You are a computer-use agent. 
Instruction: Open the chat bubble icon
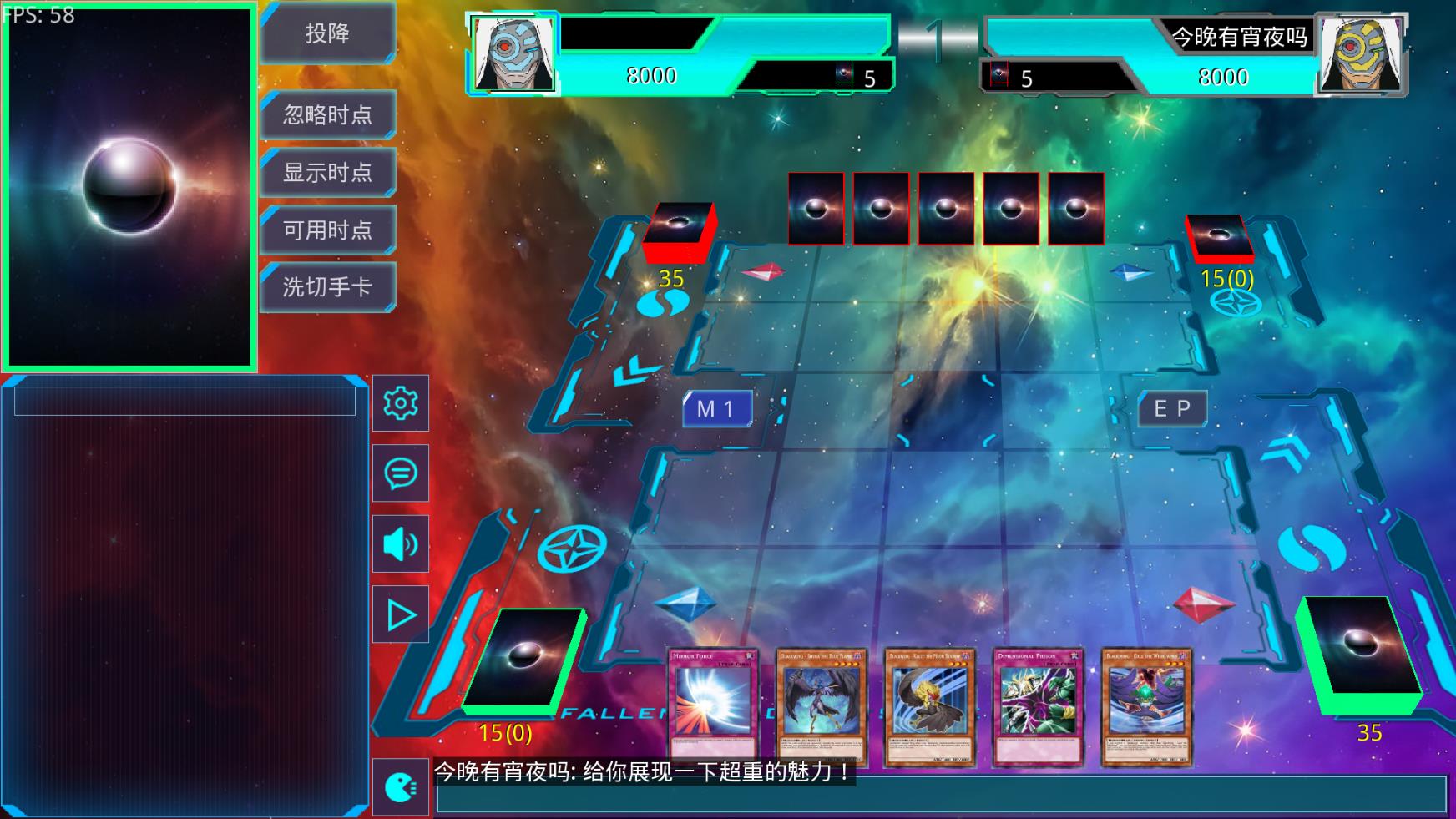[400, 473]
